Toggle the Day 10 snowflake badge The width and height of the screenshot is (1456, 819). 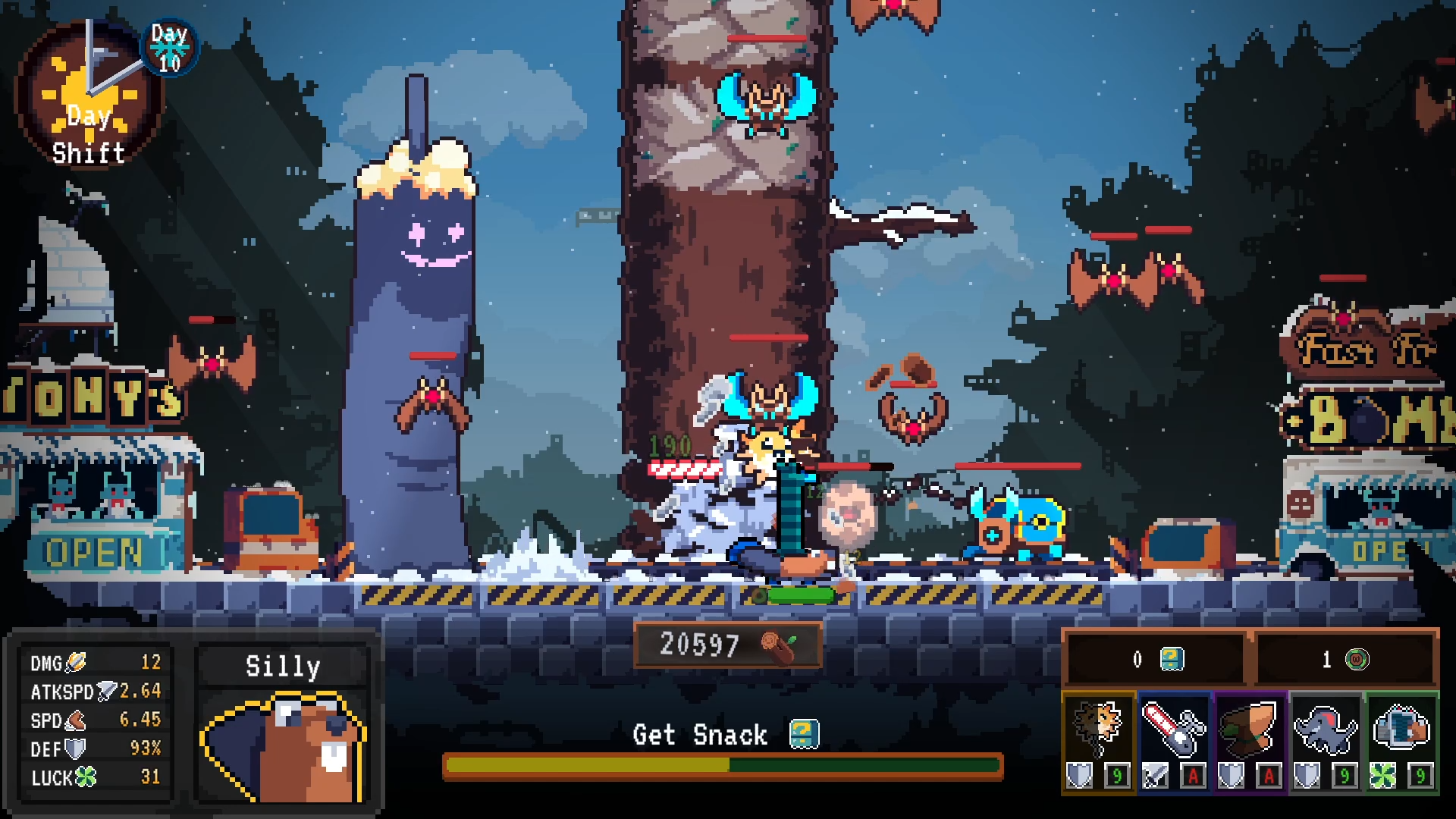(x=170, y=47)
